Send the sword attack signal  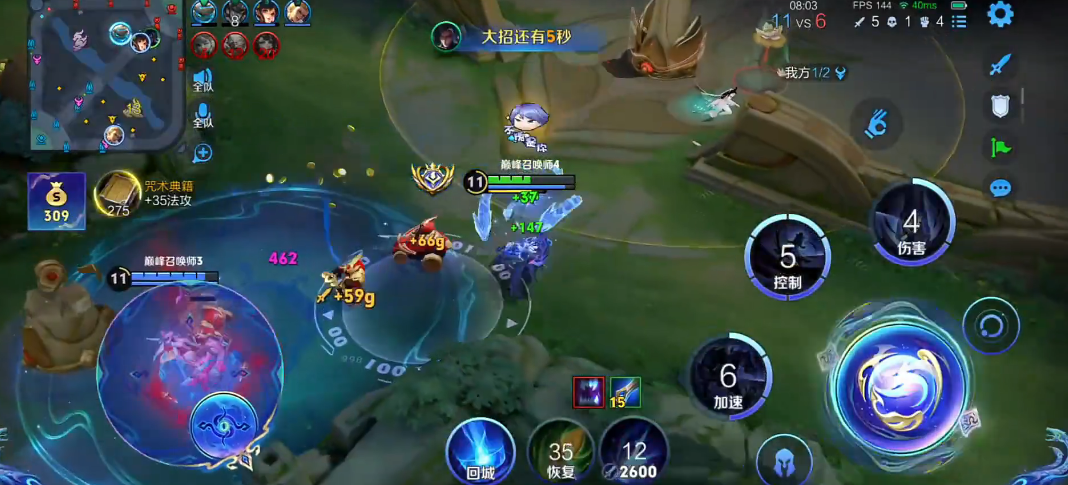1001,65
